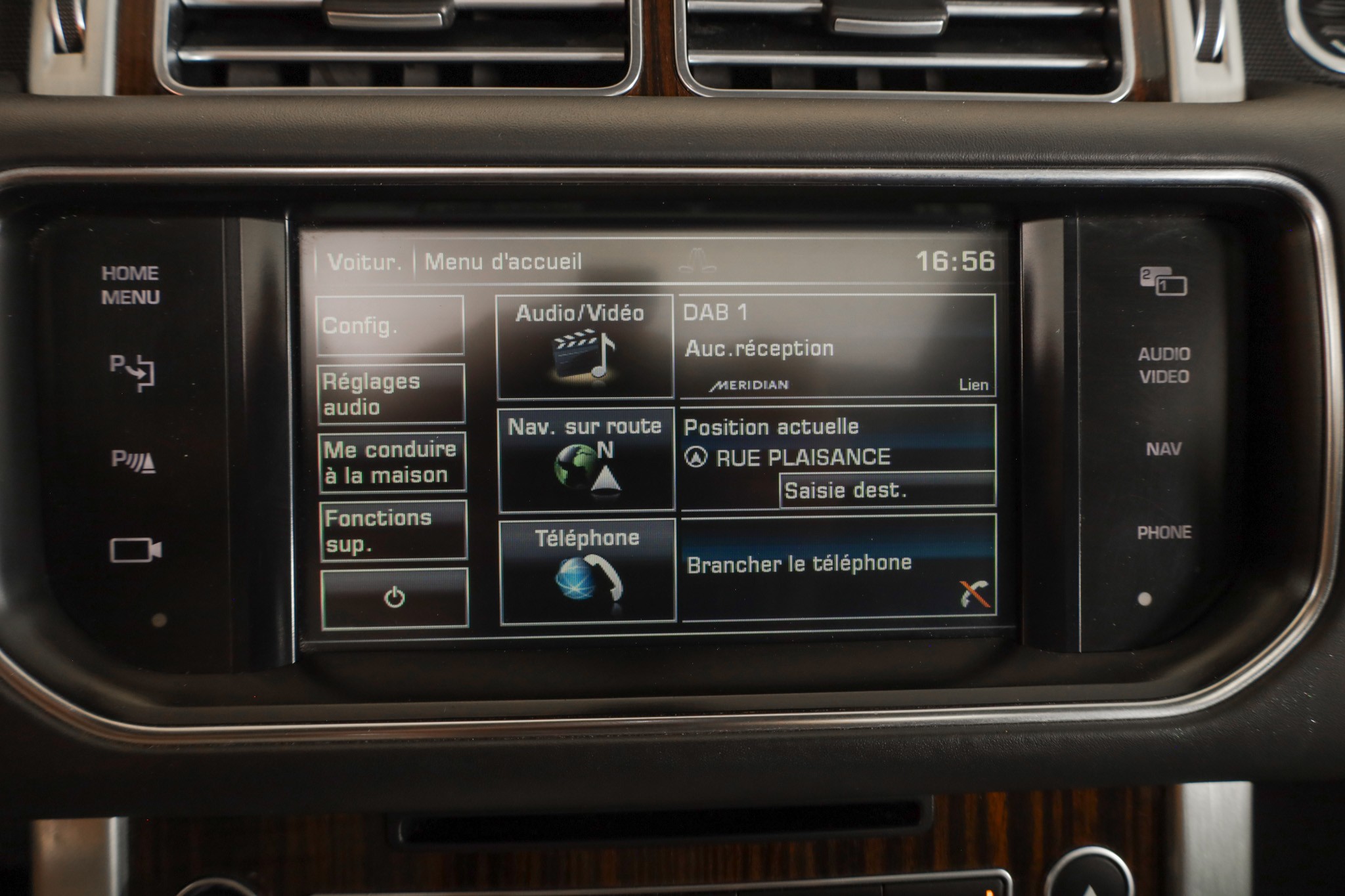
Task: Open Nav. sur route navigation tile
Action: (586, 459)
